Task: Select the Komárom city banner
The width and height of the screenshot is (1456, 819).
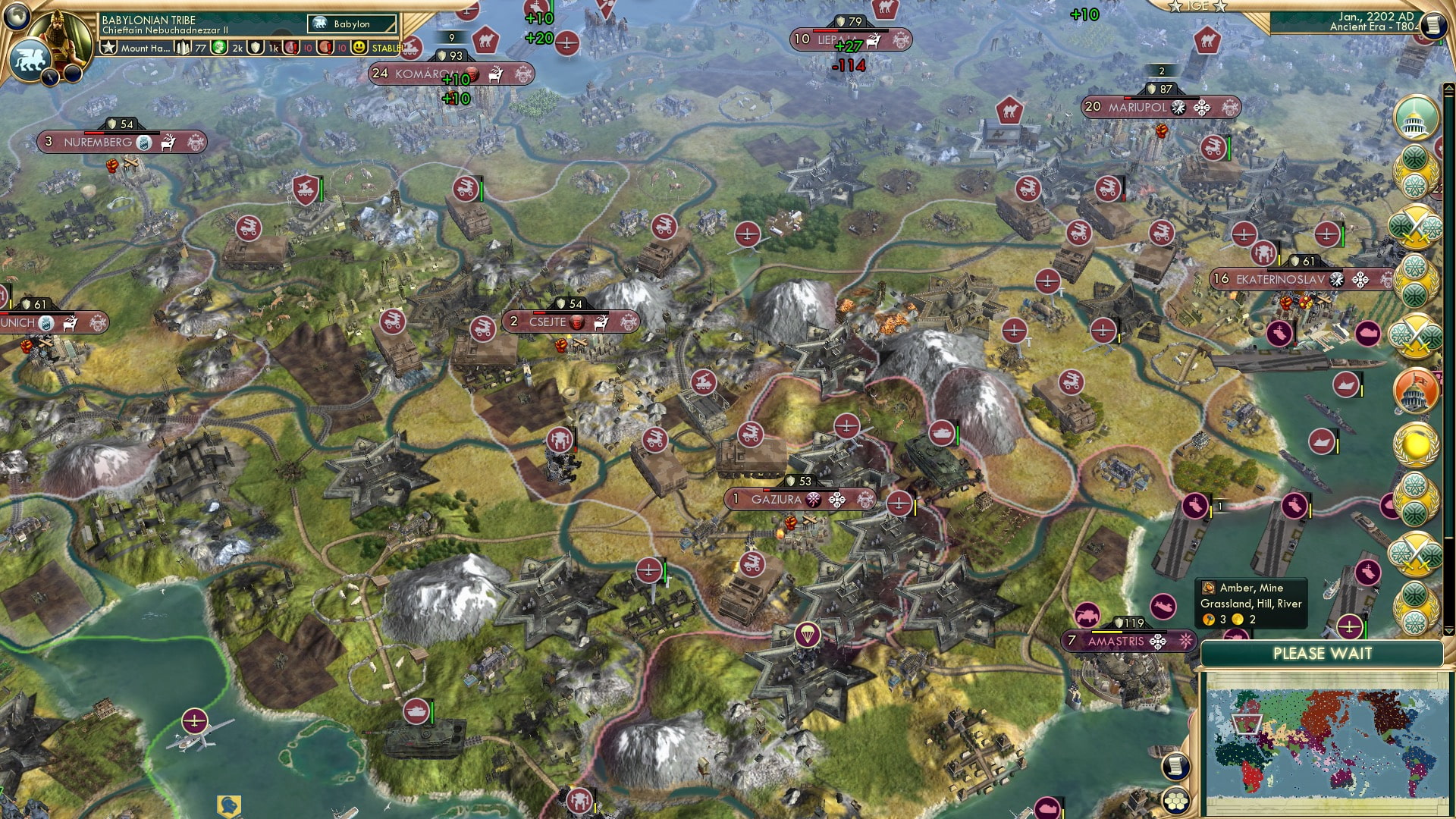Action: point(428,74)
